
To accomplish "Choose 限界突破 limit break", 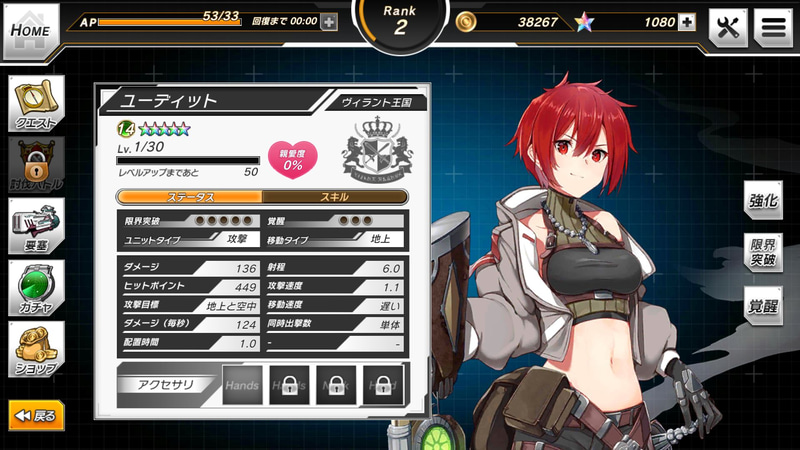I will point(763,254).
